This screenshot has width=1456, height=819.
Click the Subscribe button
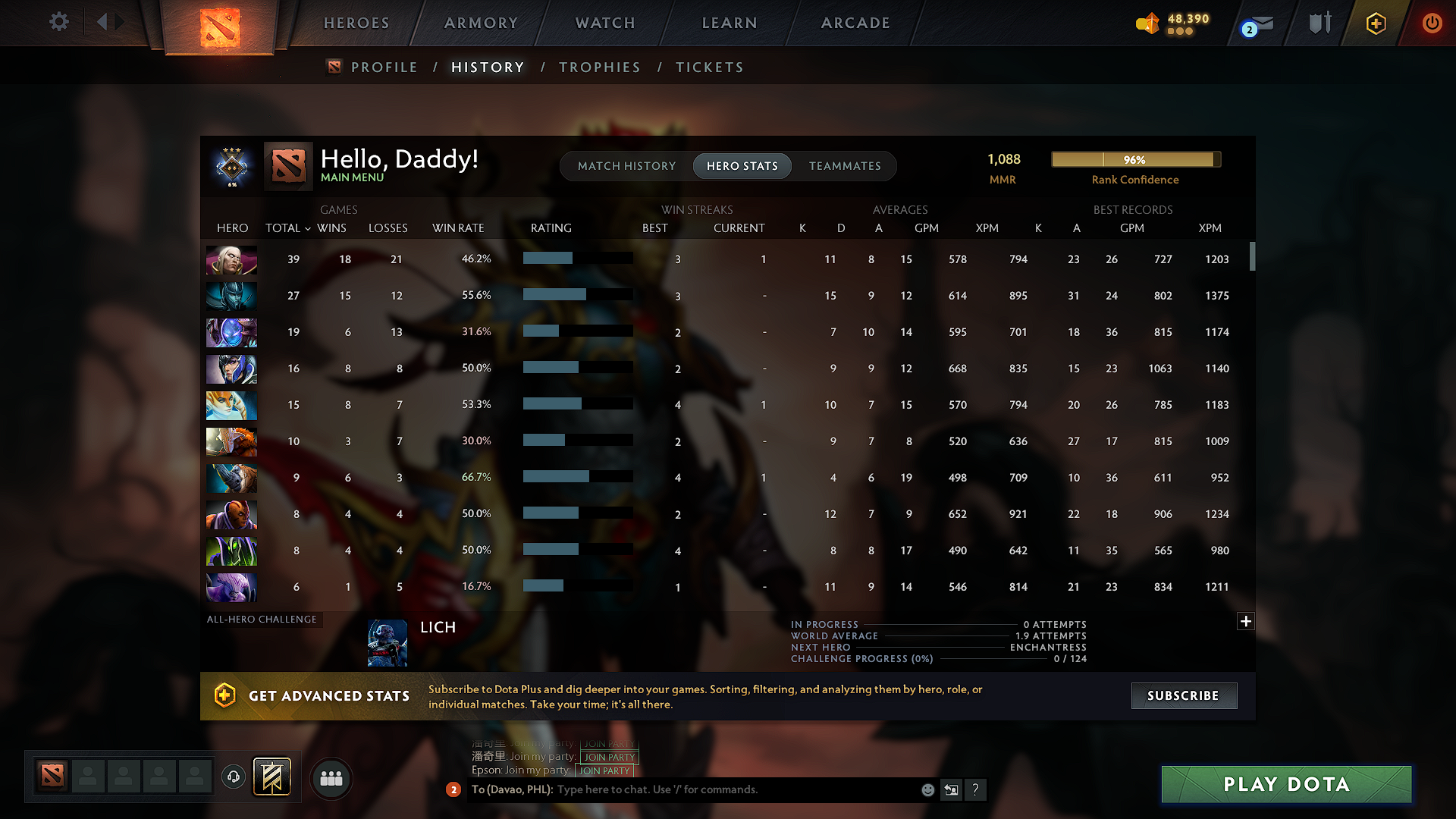click(x=1183, y=695)
